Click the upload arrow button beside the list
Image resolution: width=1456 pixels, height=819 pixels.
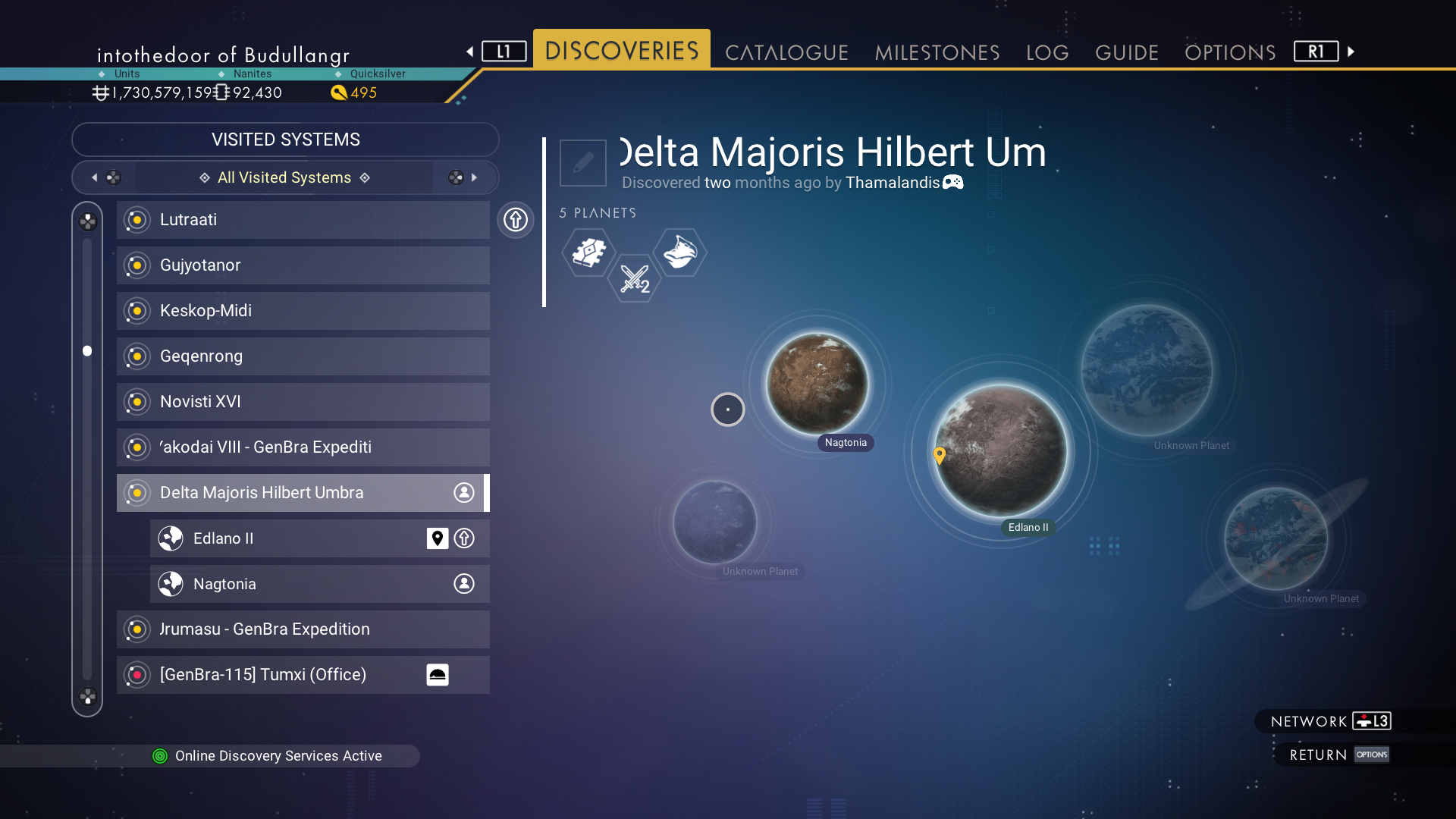[x=516, y=220]
